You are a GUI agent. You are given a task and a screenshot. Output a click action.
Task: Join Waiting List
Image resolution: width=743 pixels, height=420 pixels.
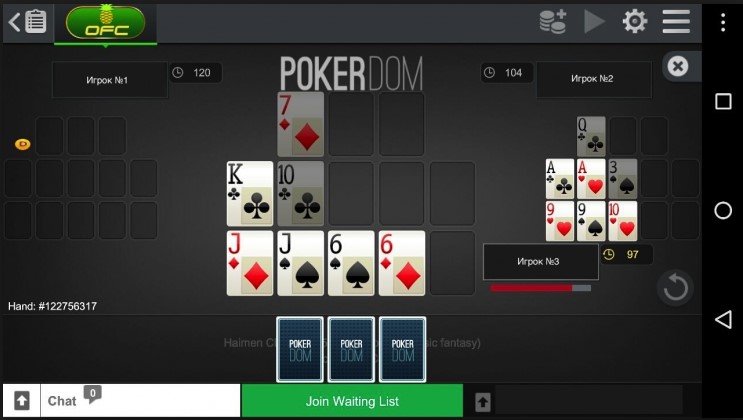(x=352, y=401)
